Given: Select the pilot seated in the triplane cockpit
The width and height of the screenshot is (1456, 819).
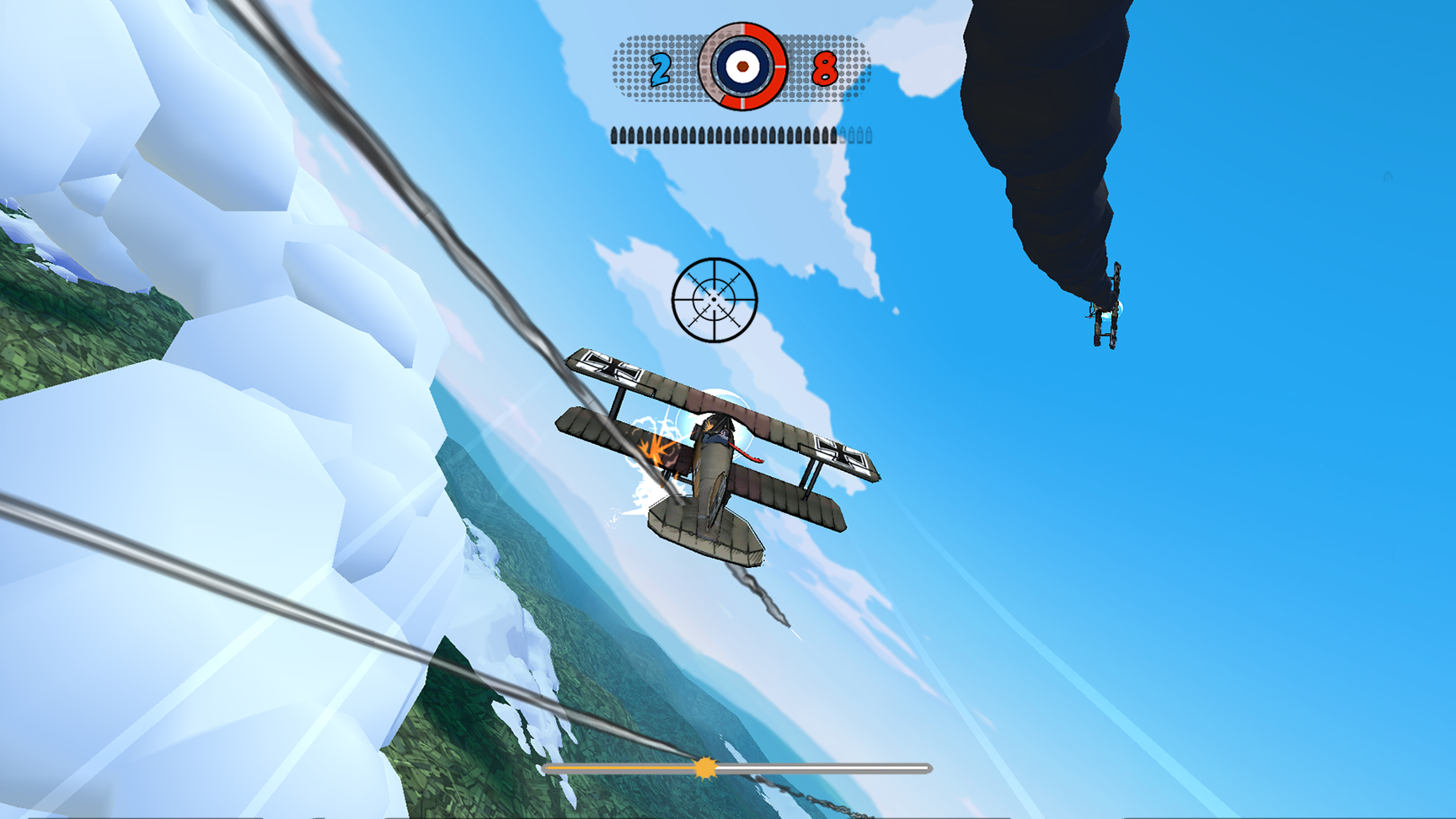Looking at the screenshot, I should pos(720,435).
